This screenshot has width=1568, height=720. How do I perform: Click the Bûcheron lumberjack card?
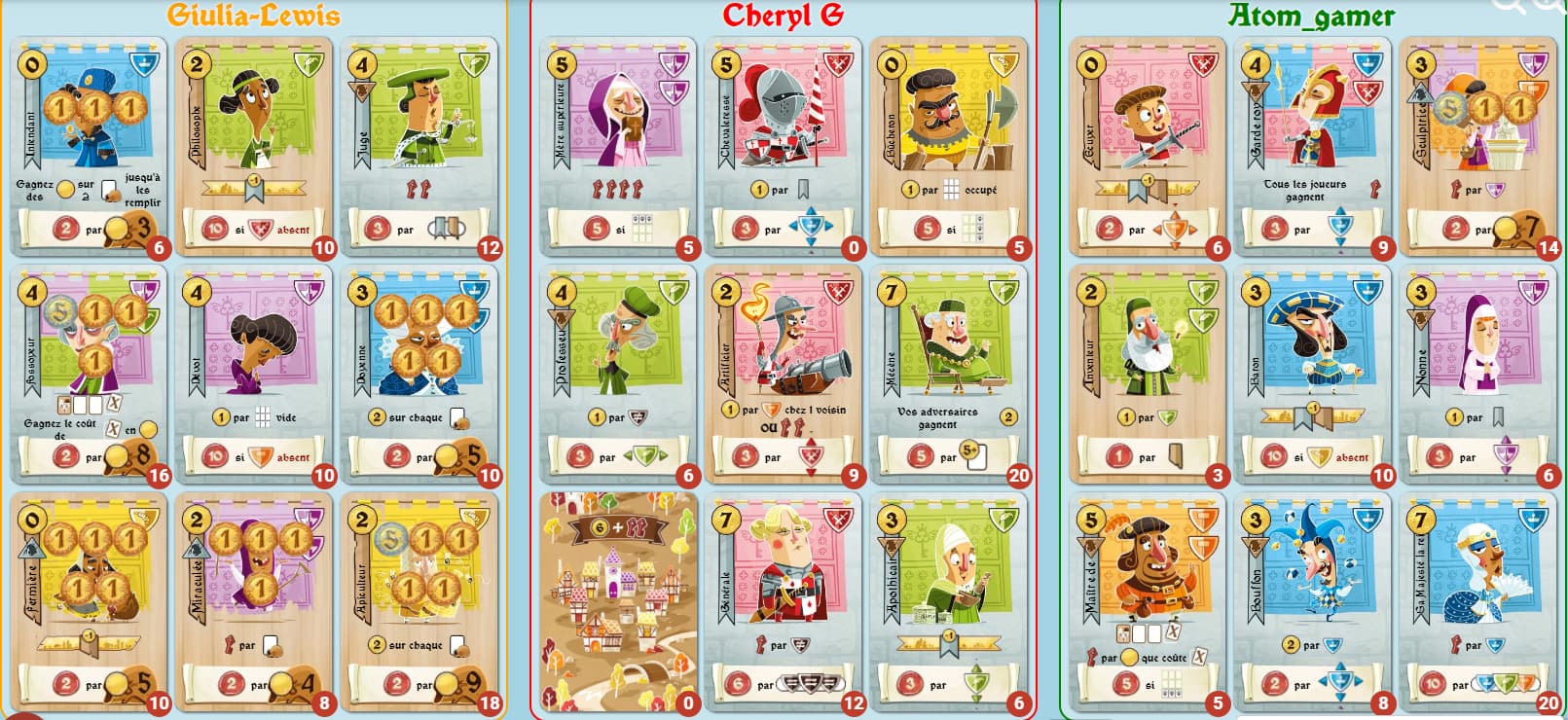tap(950, 146)
